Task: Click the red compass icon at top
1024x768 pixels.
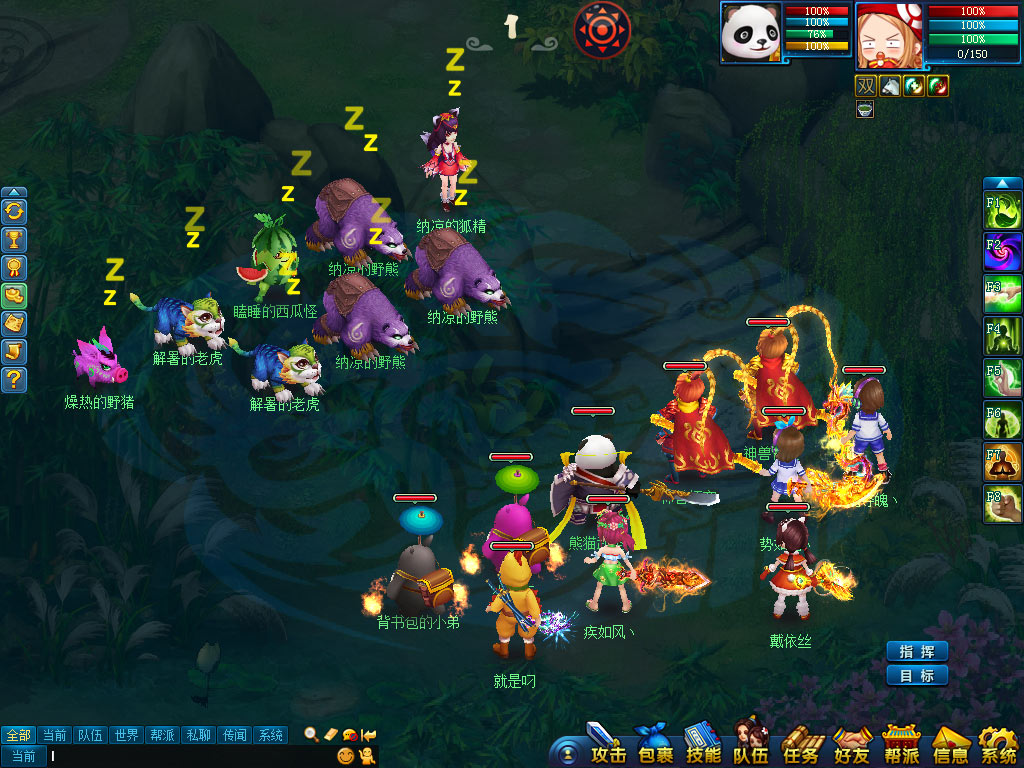Action: coord(602,29)
